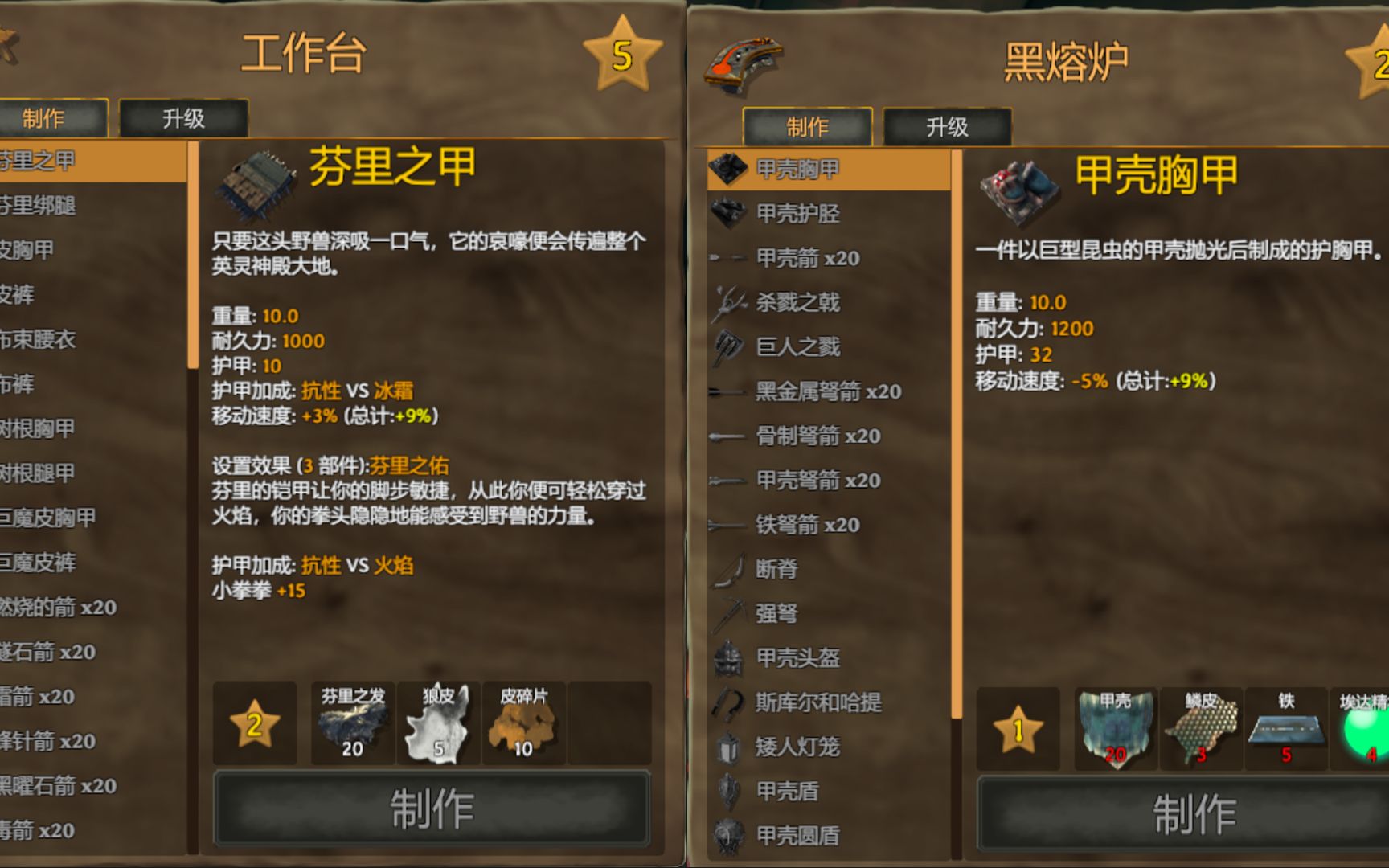Select the 巨人之戮 axe icon
Screen dimensions: 1389x868
pos(728,347)
